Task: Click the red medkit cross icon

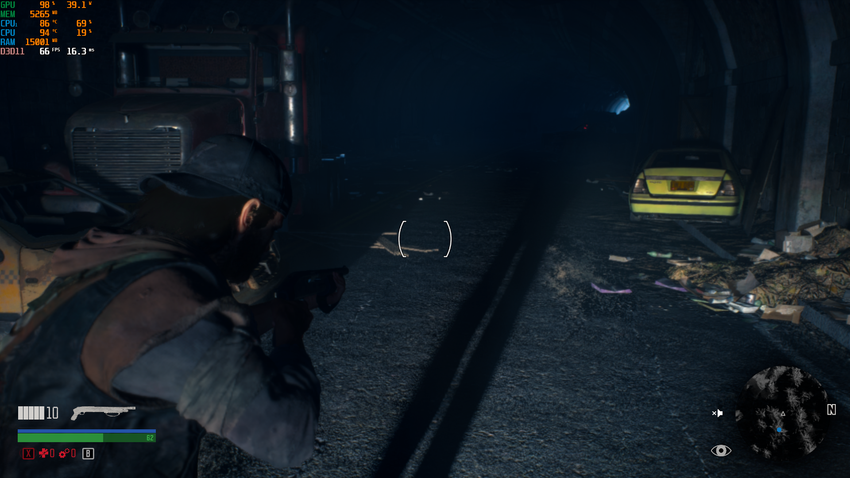Action: click(43, 453)
